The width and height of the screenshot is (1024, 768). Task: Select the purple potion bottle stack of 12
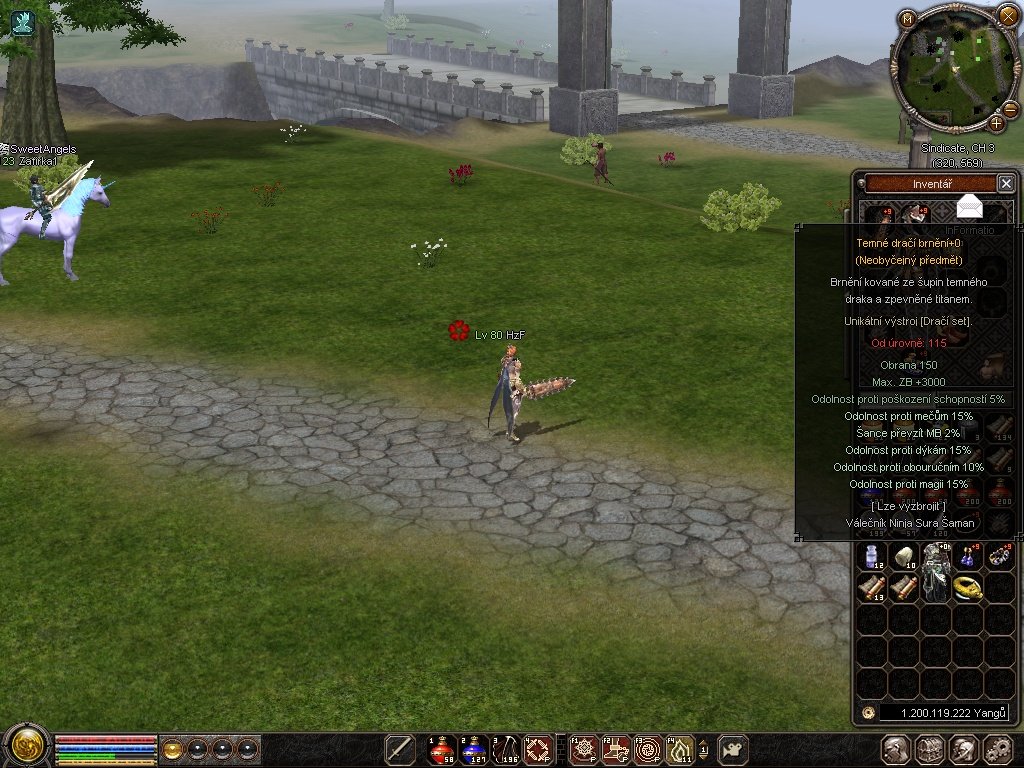click(873, 557)
